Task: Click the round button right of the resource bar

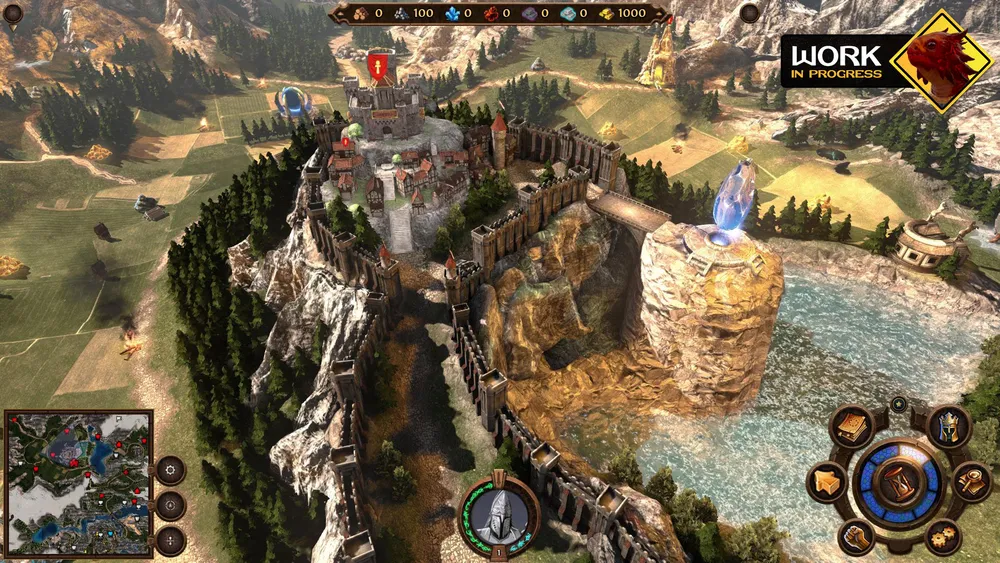Action: pyautogui.click(x=749, y=12)
